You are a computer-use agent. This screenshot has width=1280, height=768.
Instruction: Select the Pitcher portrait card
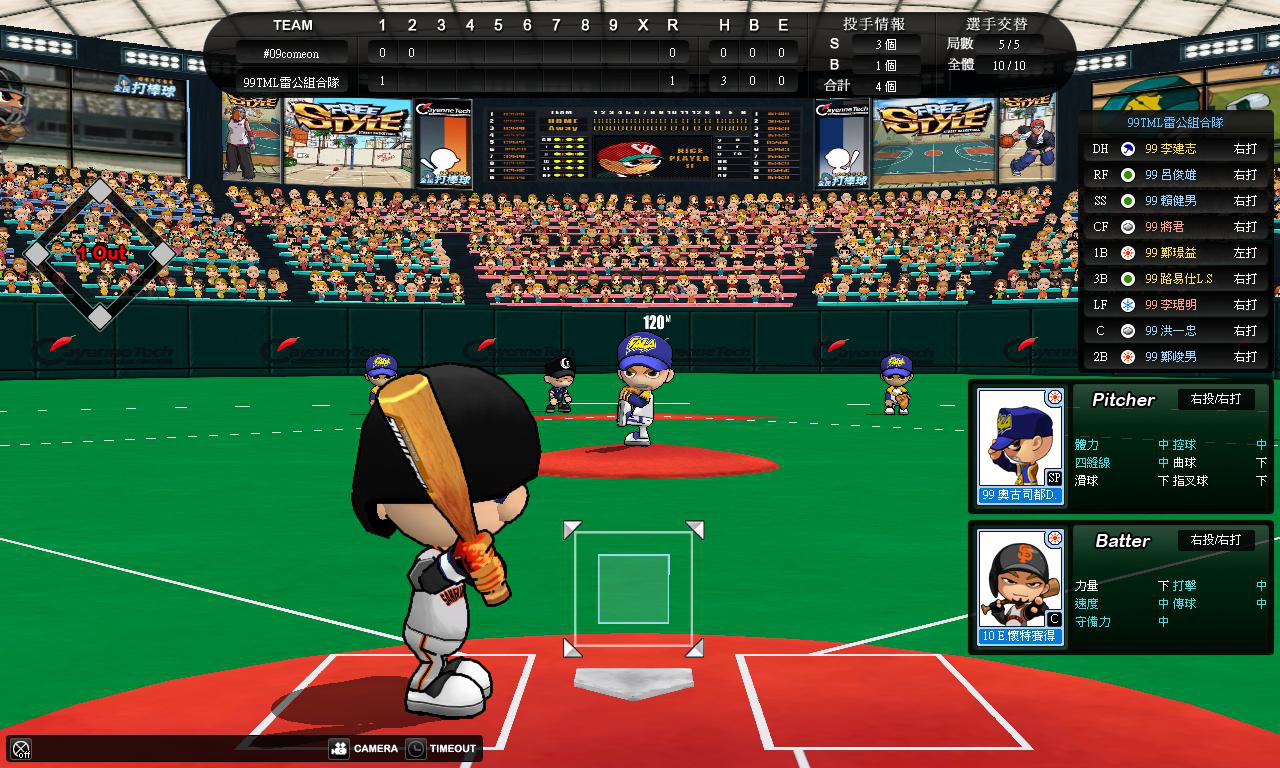click(1020, 446)
